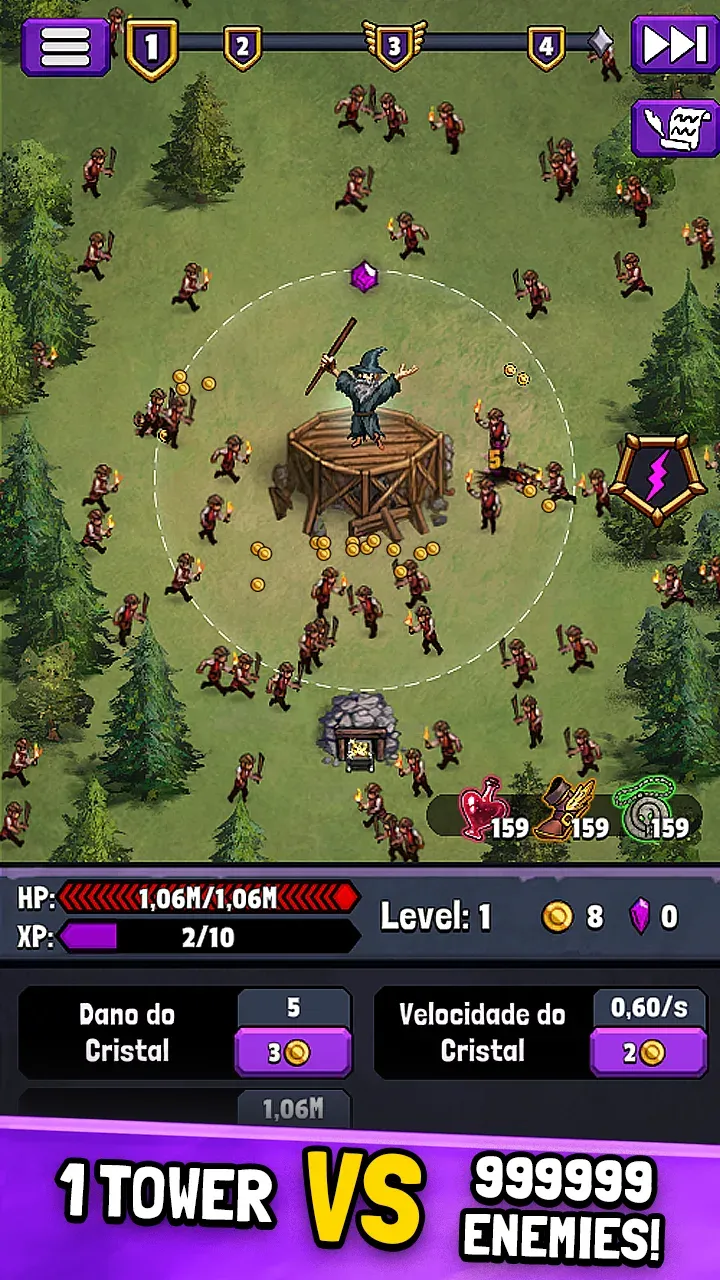Image resolution: width=720 pixels, height=1280 pixels.
Task: Select the wave 2 shield marker
Action: coord(242,46)
